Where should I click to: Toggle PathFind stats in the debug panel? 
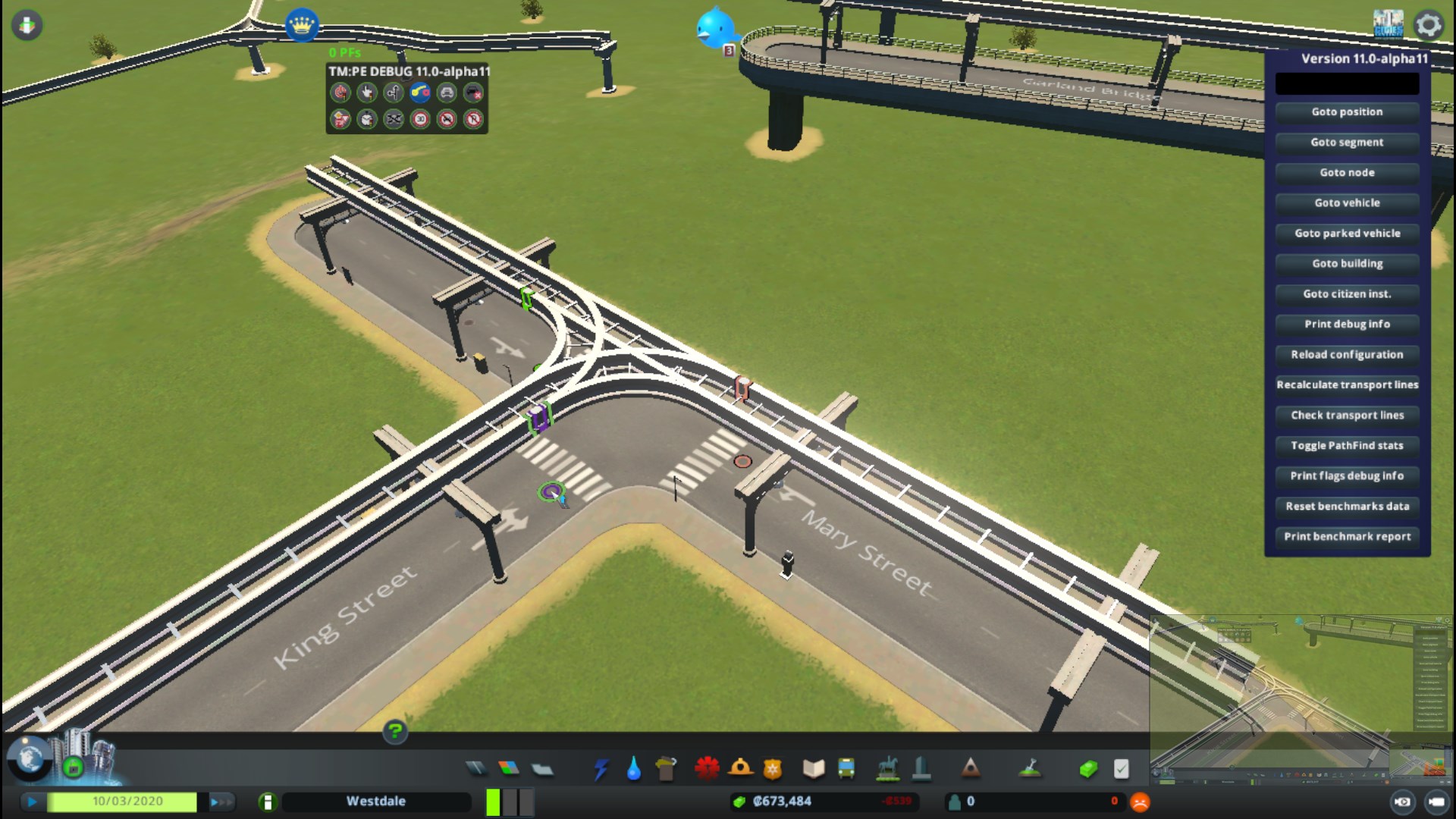1347,445
